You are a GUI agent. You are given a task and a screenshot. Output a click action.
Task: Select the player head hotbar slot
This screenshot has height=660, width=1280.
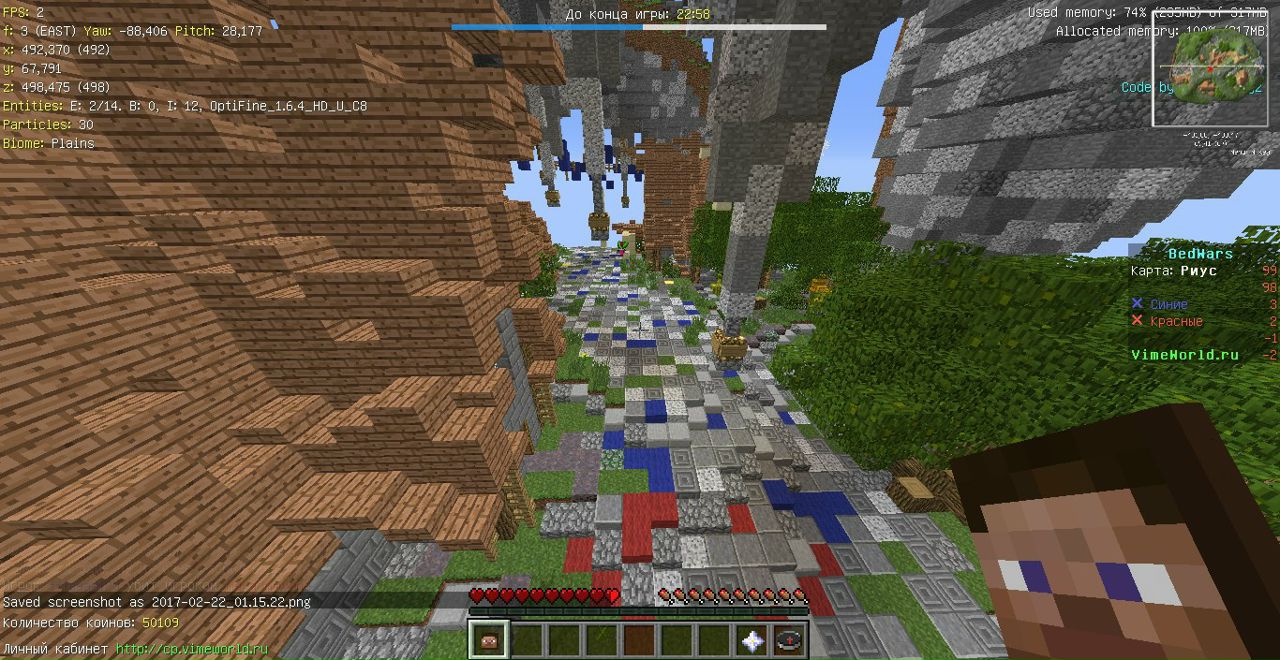coord(489,640)
